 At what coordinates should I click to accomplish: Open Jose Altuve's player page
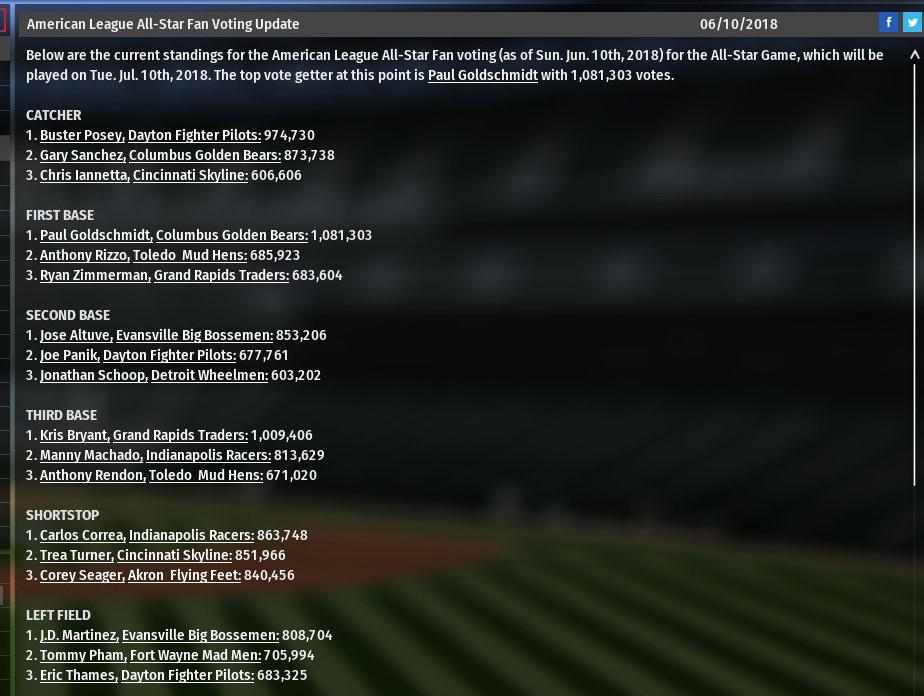(75, 335)
